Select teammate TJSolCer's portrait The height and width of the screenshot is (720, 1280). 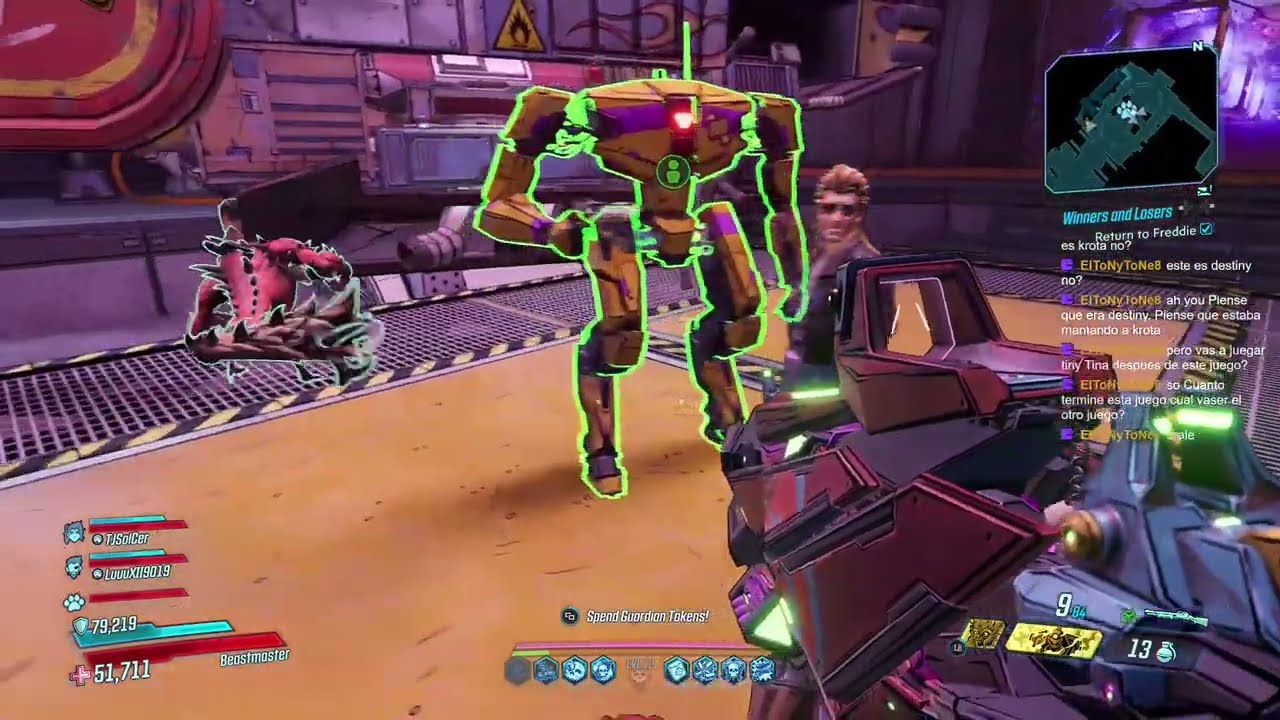tap(73, 534)
